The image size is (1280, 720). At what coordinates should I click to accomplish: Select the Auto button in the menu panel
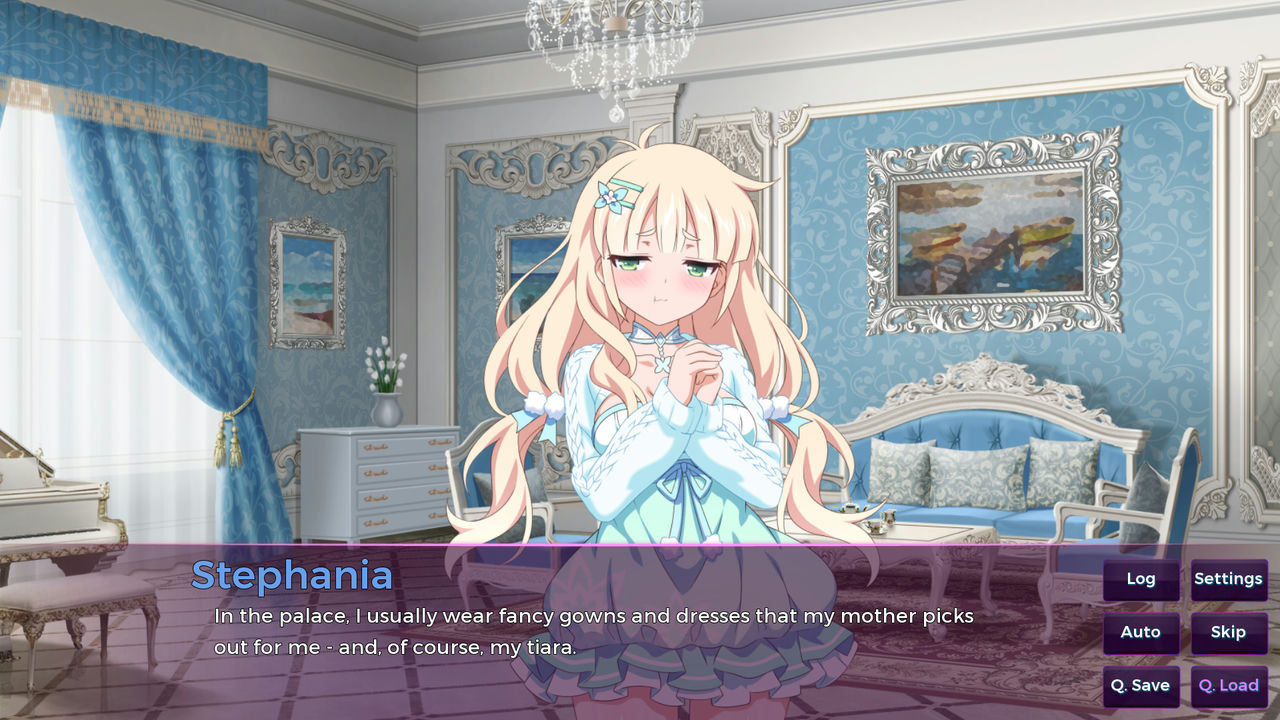pos(1140,632)
